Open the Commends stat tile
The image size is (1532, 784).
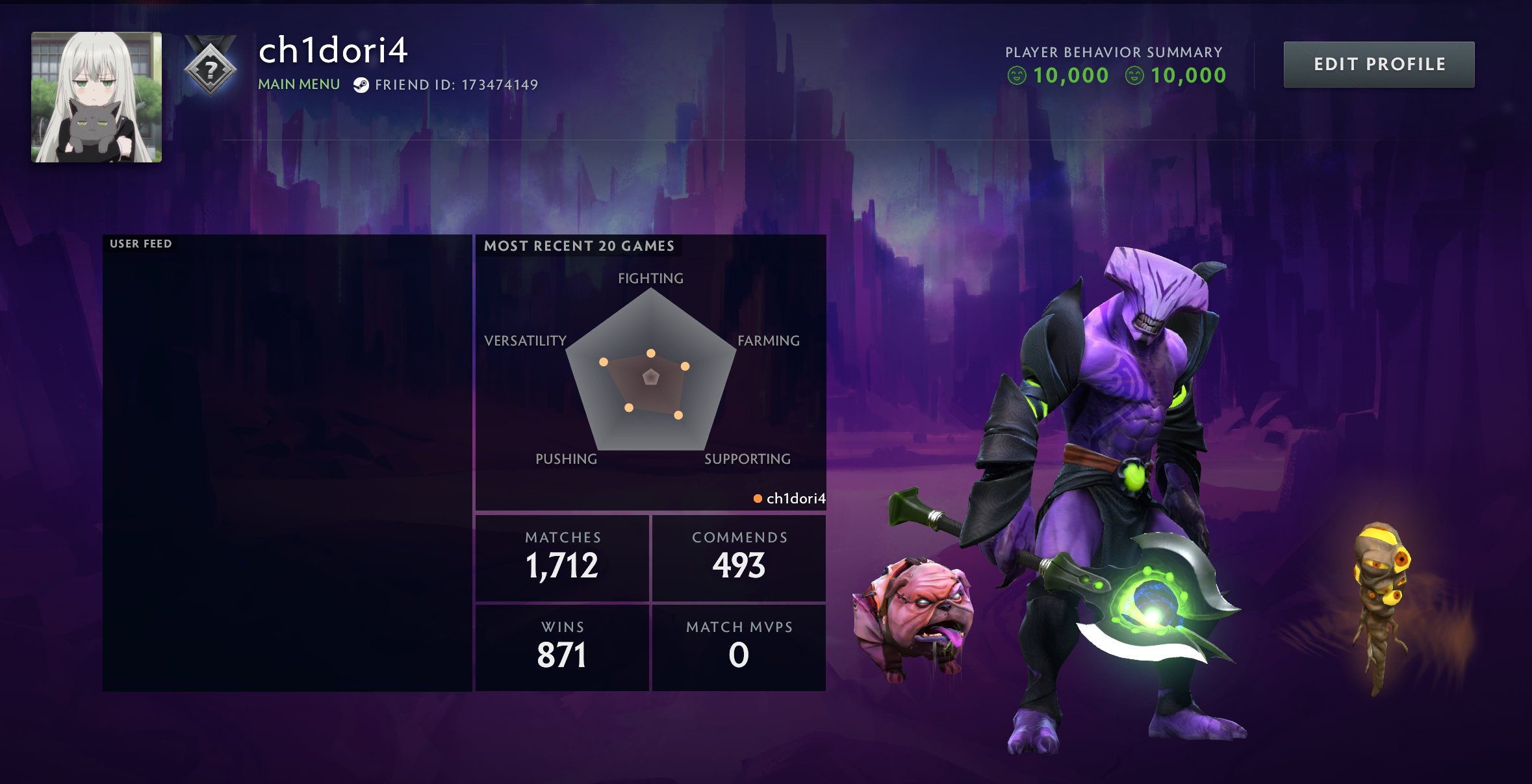pos(739,558)
